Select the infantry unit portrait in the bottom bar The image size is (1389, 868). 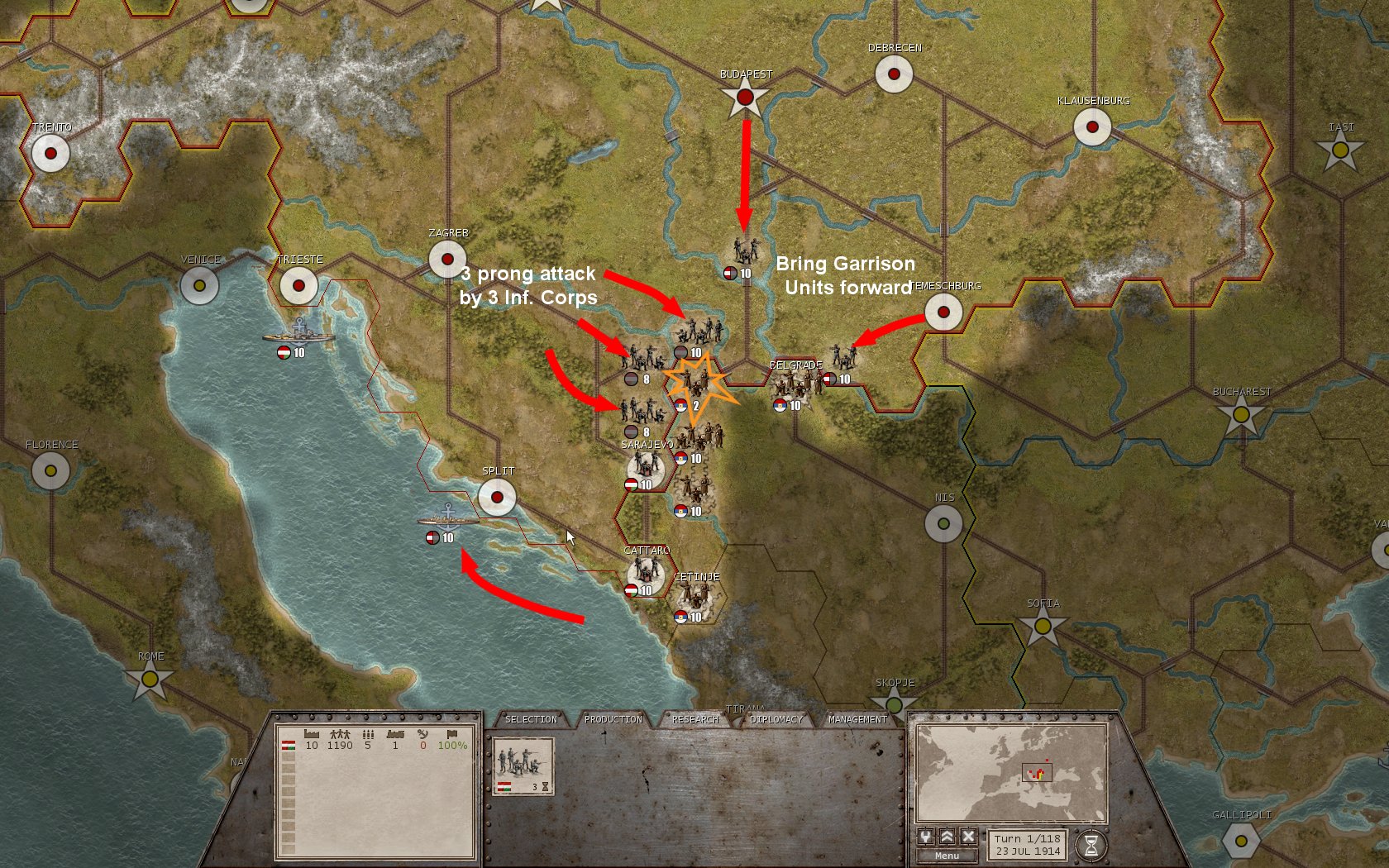pos(523,761)
